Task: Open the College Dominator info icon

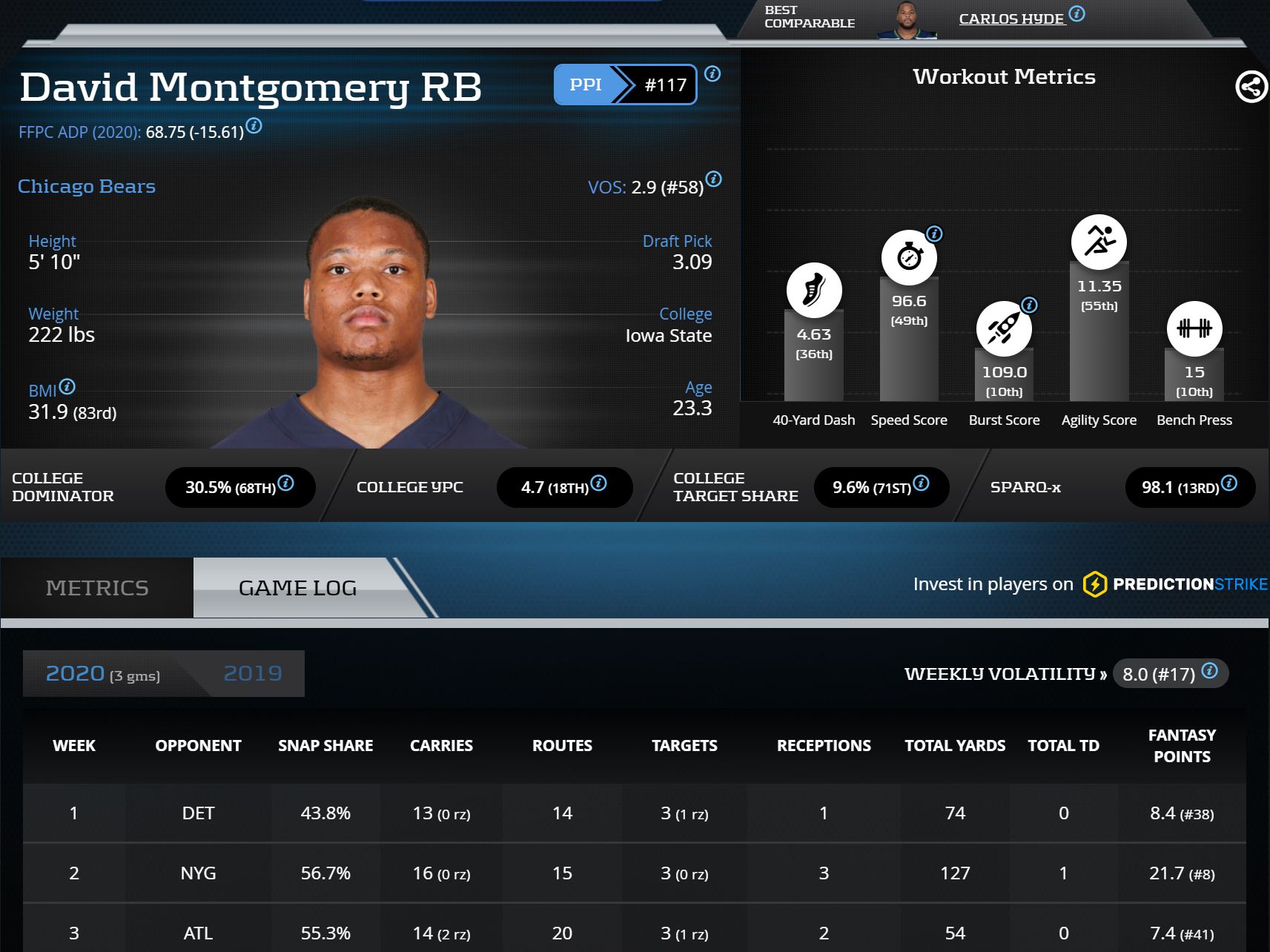Action: [286, 483]
